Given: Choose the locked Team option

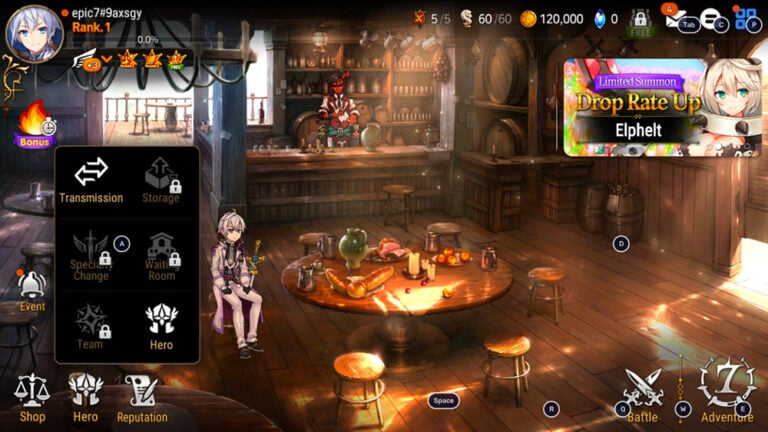Looking at the screenshot, I should pos(91,327).
